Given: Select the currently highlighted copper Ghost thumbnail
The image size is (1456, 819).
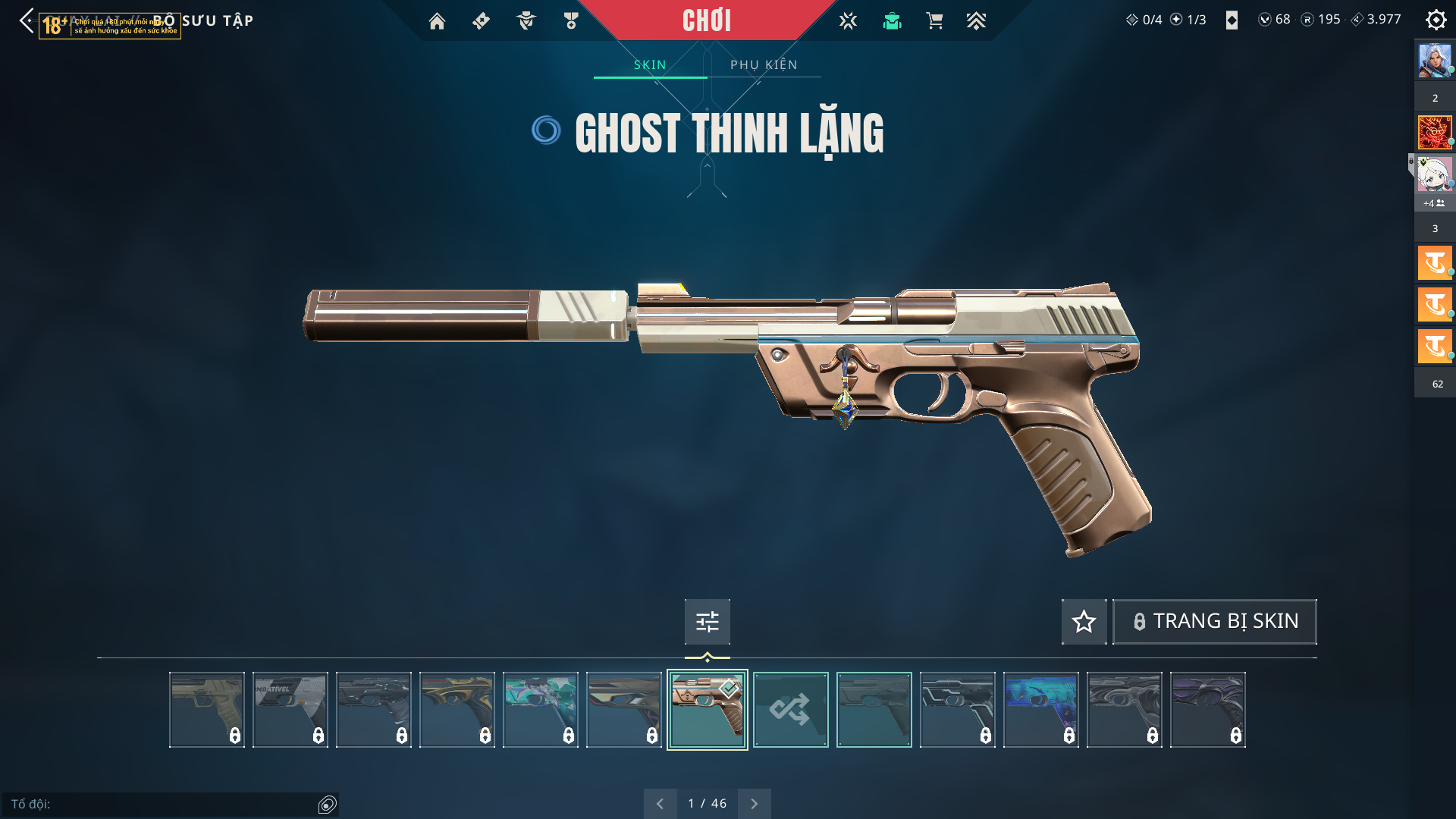Looking at the screenshot, I should [707, 710].
